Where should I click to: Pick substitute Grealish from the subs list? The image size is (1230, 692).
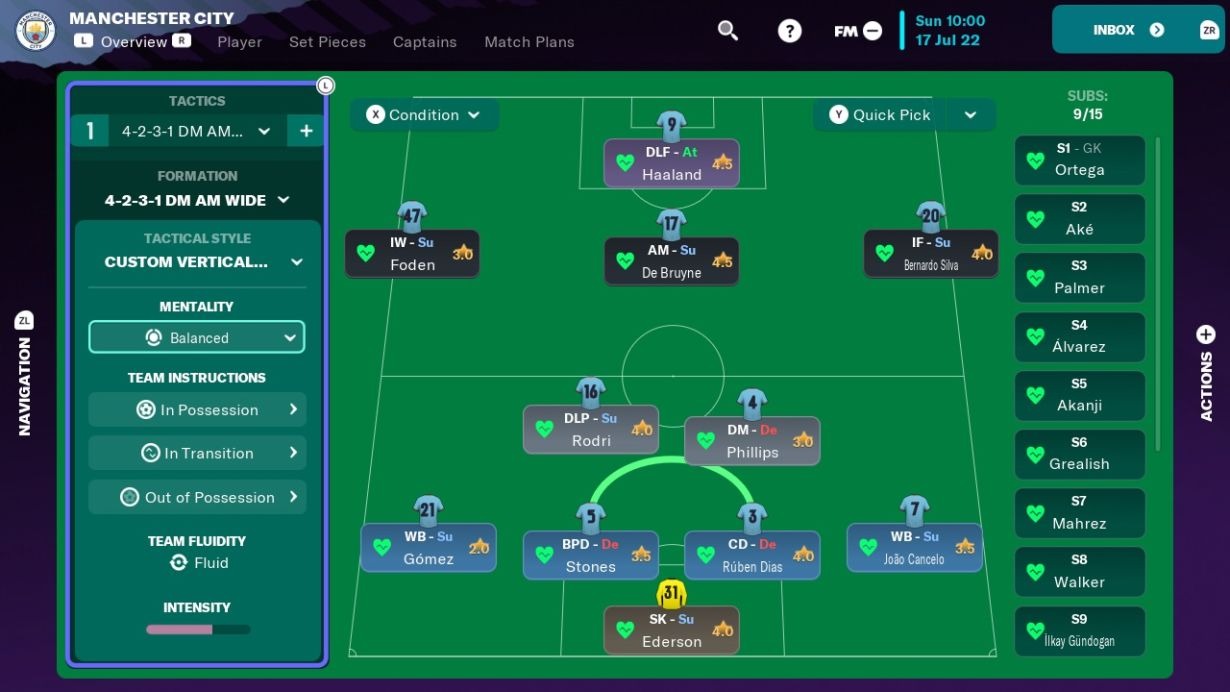(1079, 453)
